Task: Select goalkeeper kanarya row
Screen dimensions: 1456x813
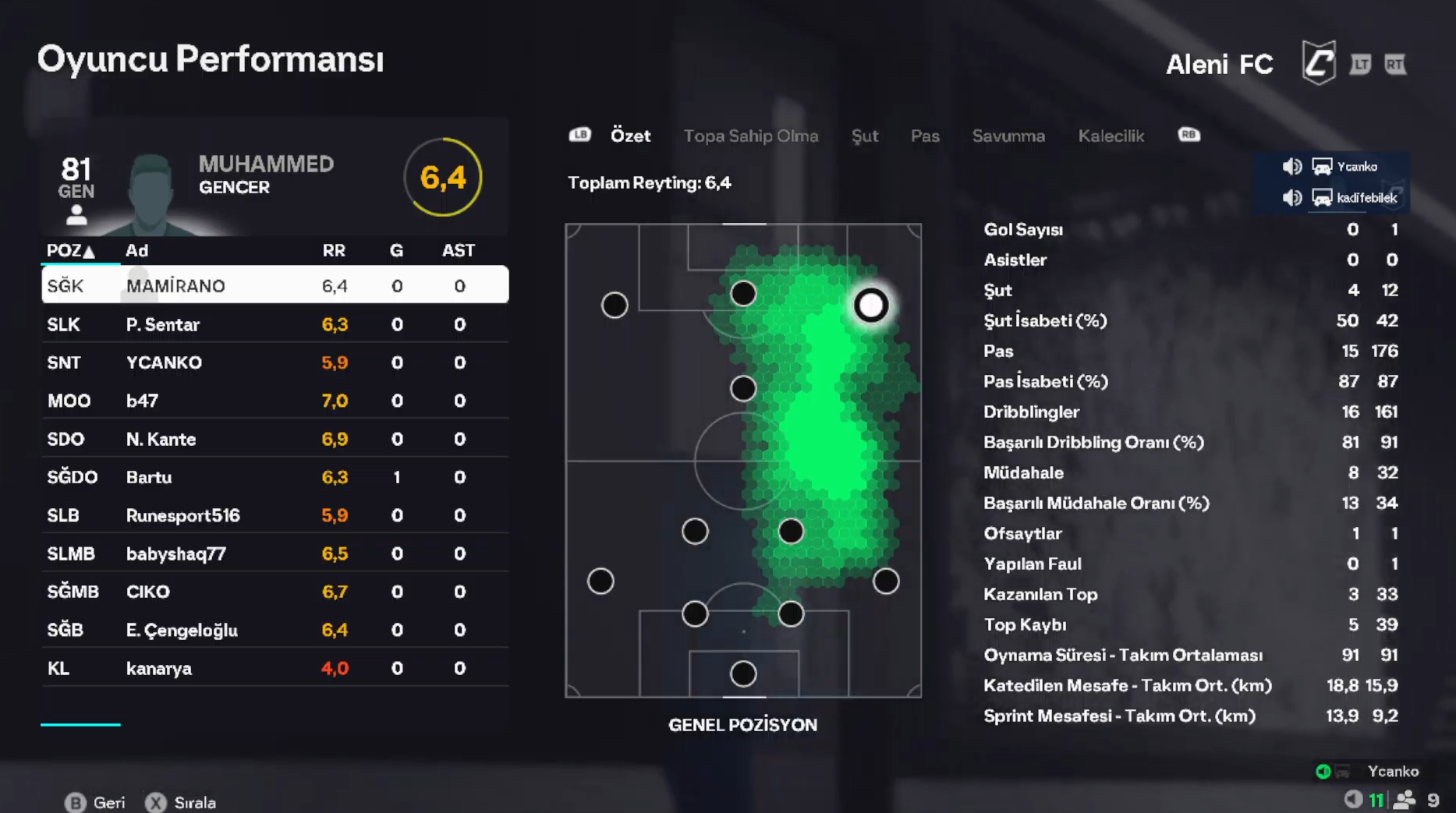Action: [x=275, y=668]
